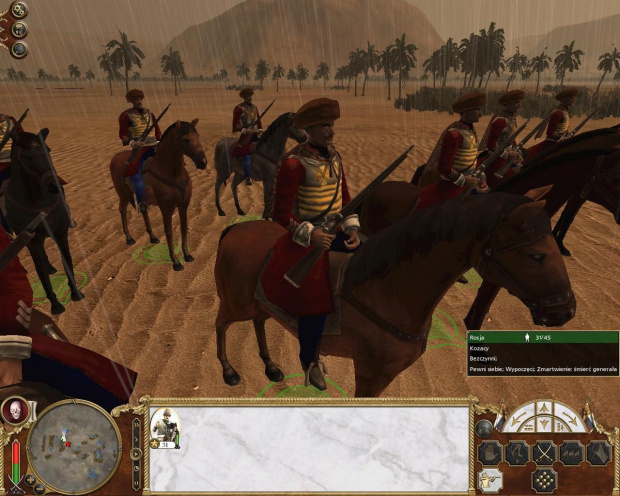Click the chat speech-bubble button

pos(19,30)
